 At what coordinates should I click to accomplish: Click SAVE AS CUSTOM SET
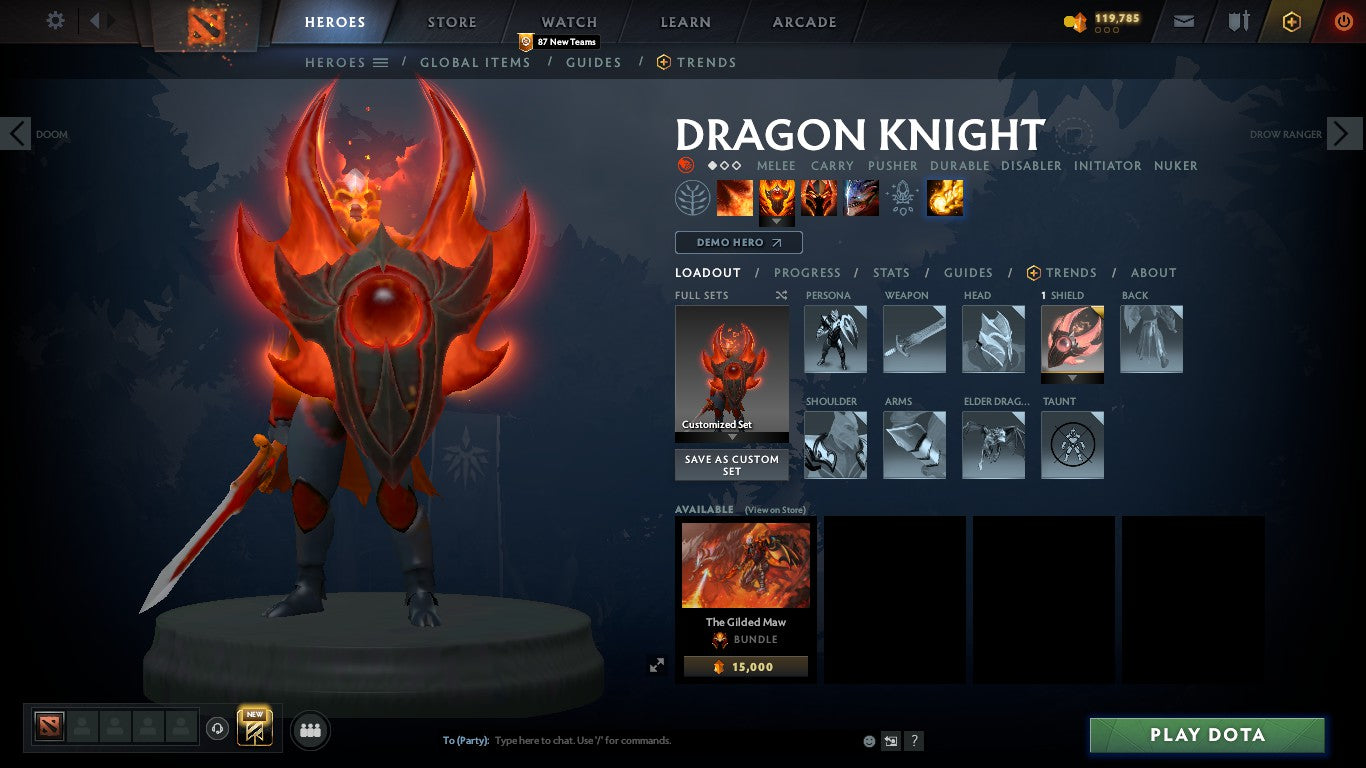pyautogui.click(x=731, y=465)
